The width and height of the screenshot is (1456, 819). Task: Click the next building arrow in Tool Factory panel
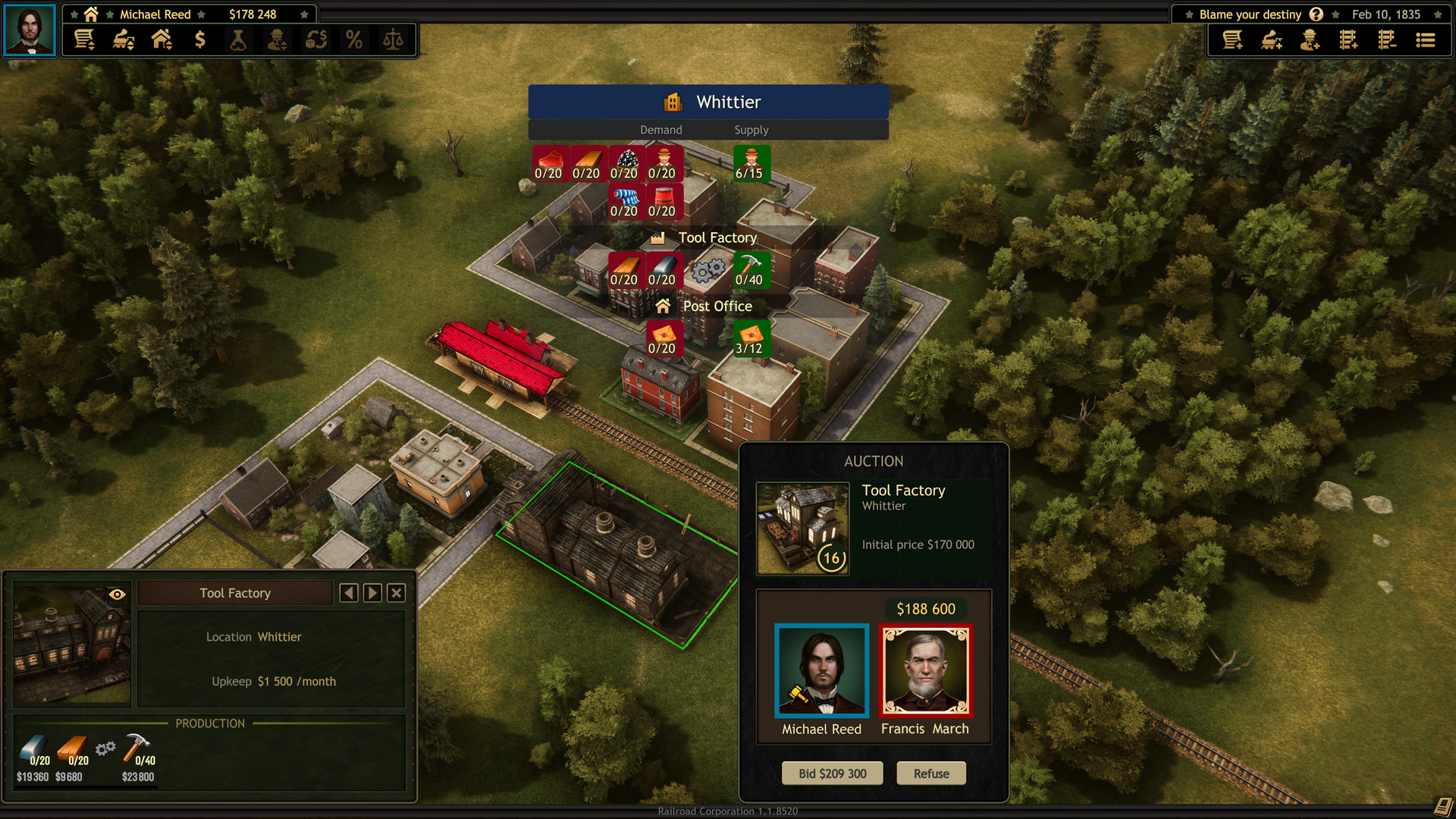372,592
